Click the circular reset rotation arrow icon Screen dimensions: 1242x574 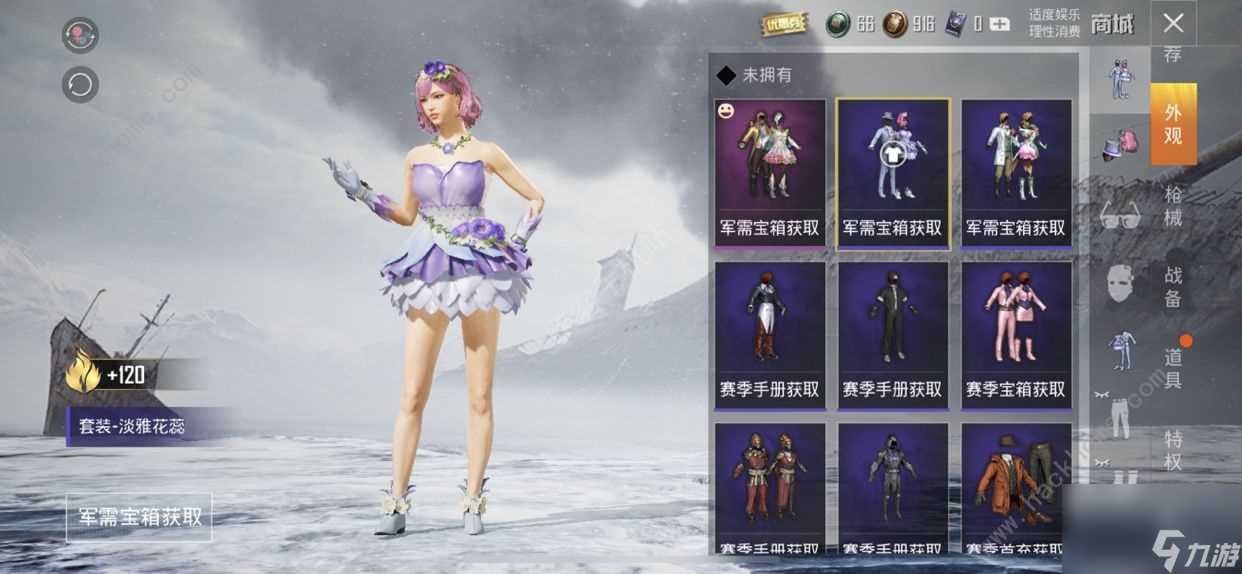(80, 84)
